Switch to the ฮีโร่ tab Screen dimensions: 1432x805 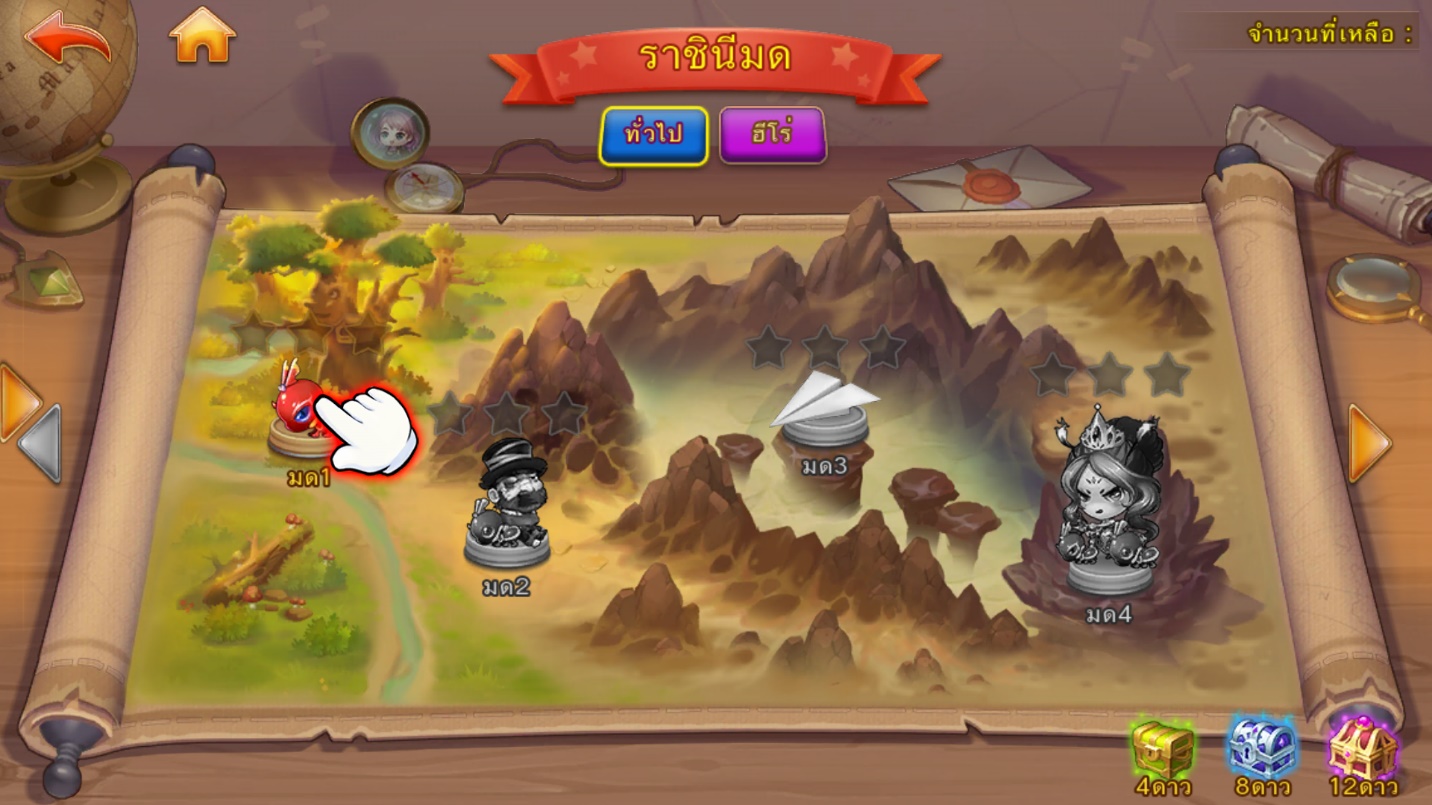pyautogui.click(x=772, y=135)
